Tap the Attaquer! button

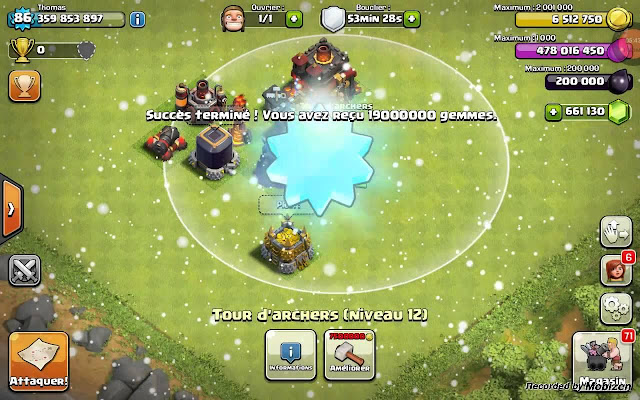coord(39,361)
